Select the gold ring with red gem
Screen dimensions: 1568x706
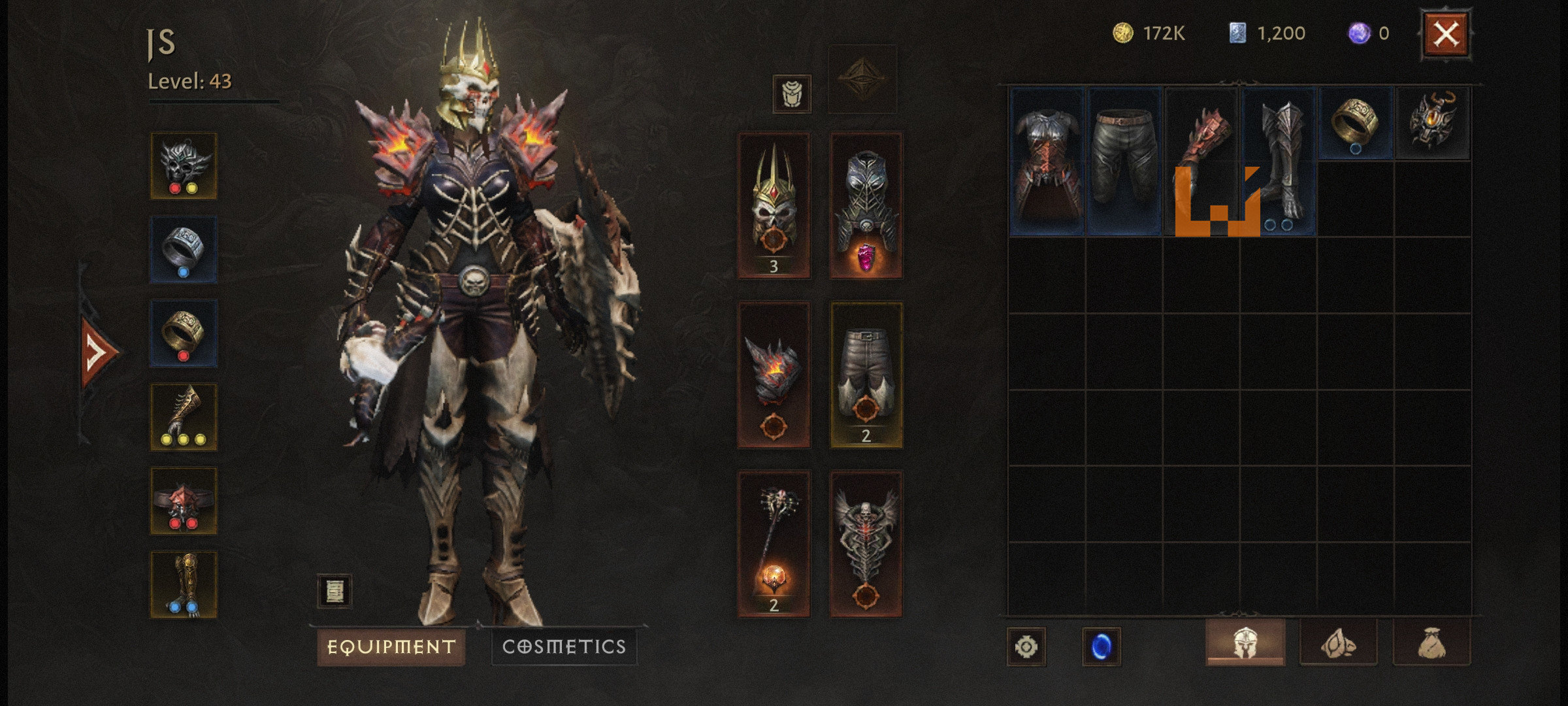coord(184,333)
